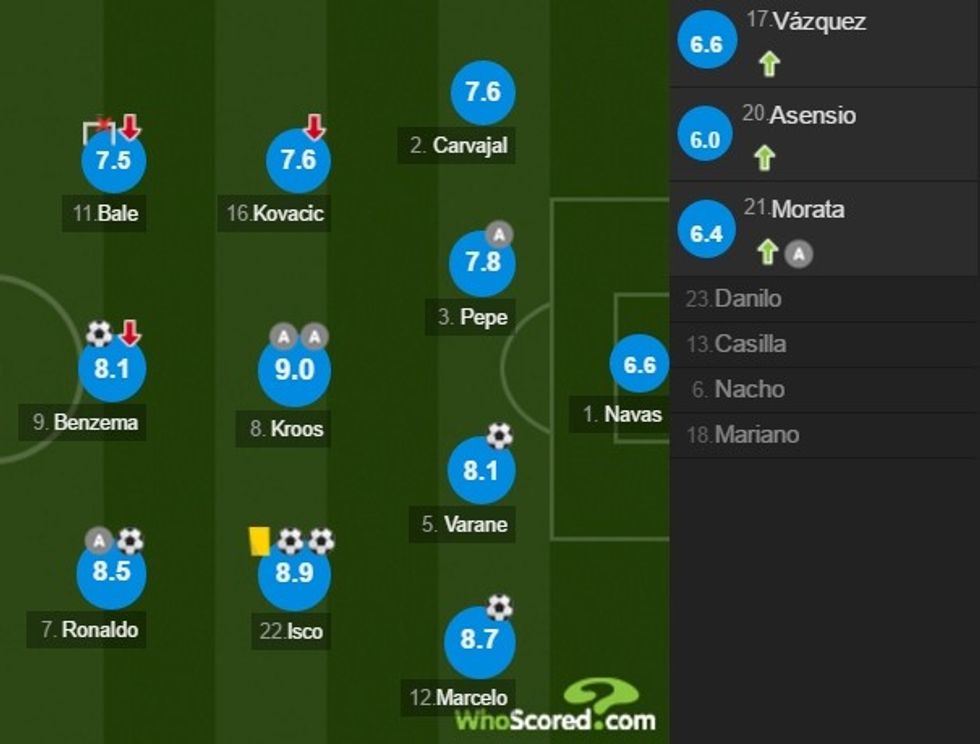Select Bale's 7.5 rating bubble
Viewport: 980px width, 744px height.
click(x=113, y=161)
